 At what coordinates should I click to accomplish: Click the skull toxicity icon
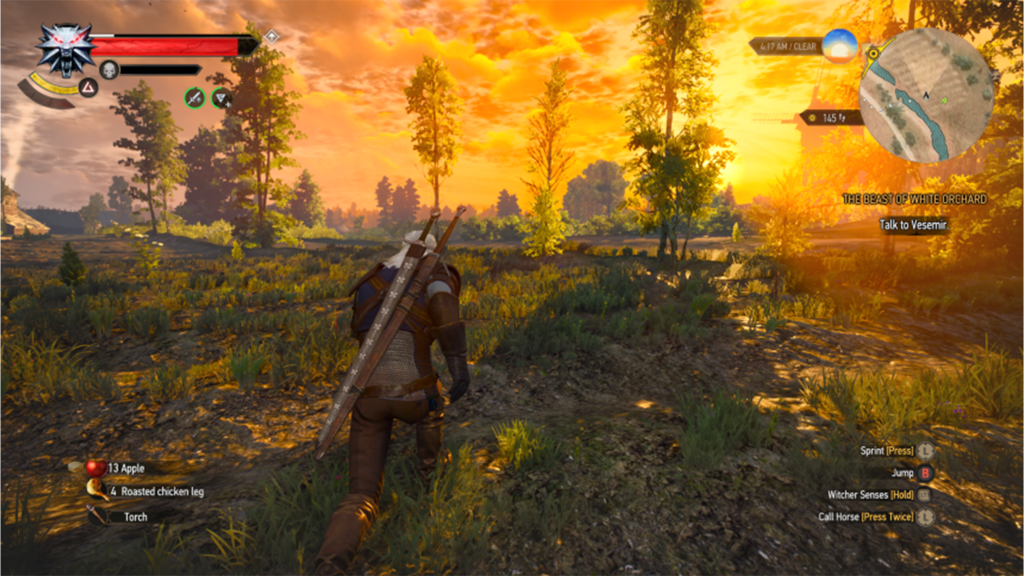point(109,69)
